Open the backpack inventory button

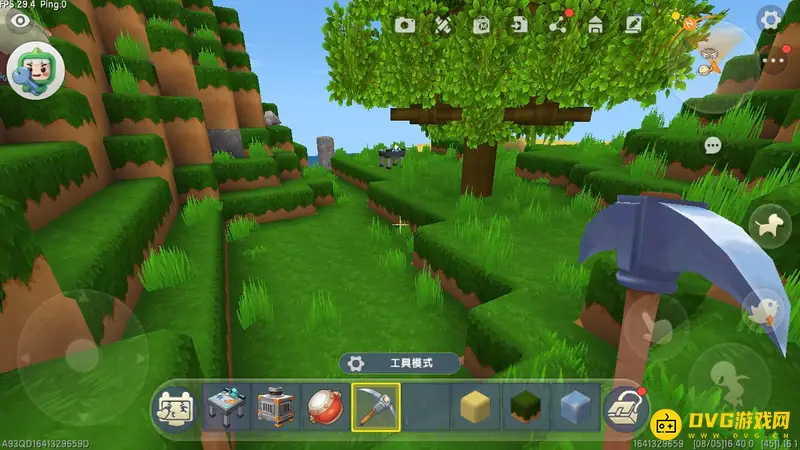click(x=625, y=408)
